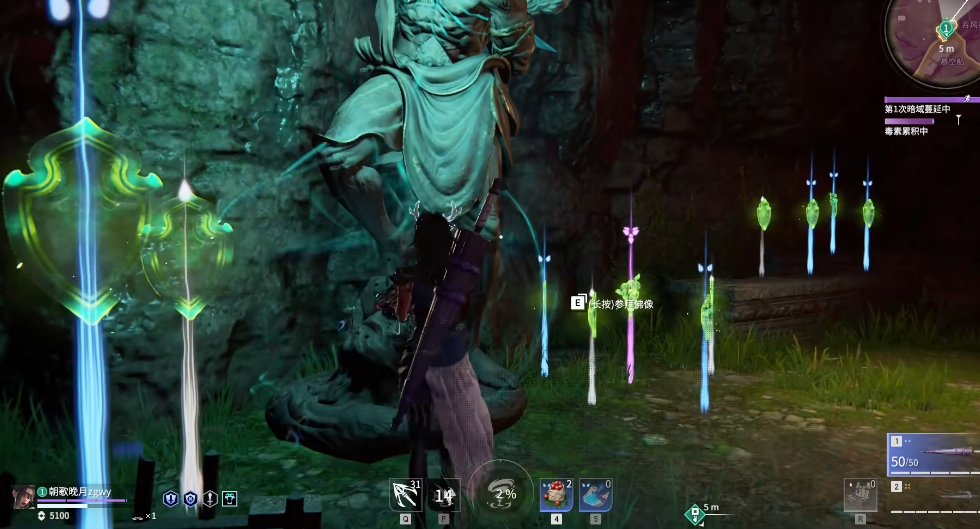Use the red berry basket item

coord(555,493)
